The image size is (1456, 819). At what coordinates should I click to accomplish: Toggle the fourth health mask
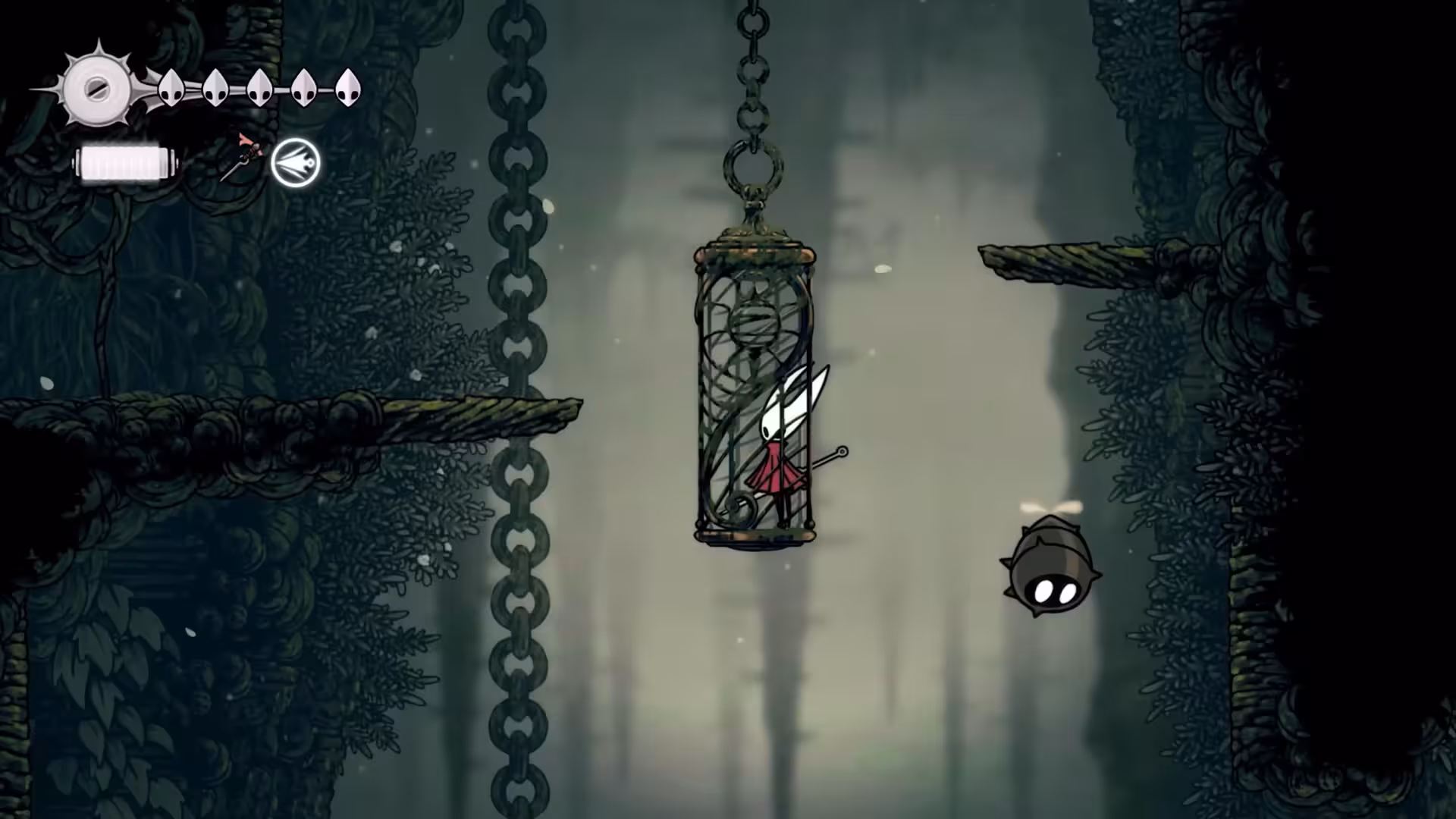[304, 86]
